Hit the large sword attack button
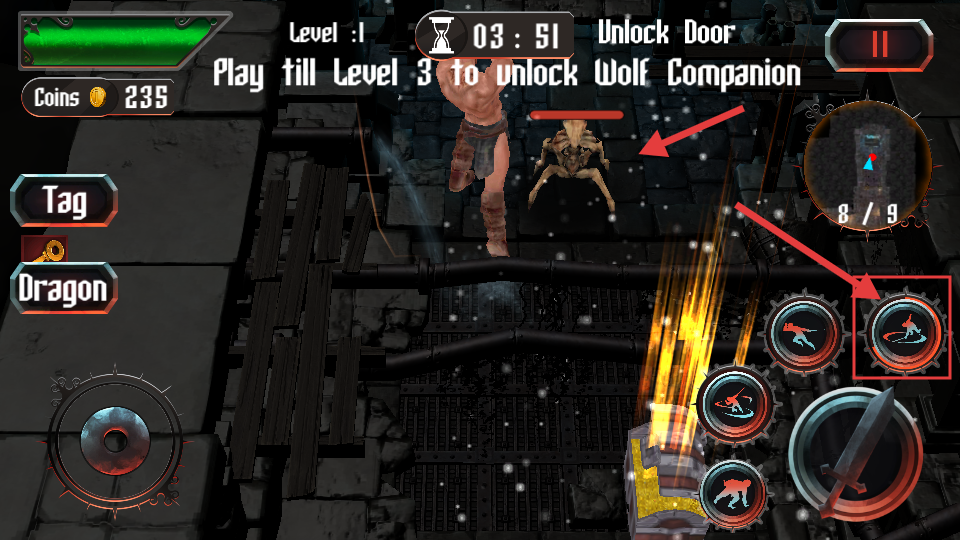Image resolution: width=960 pixels, height=540 pixels. tap(856, 454)
